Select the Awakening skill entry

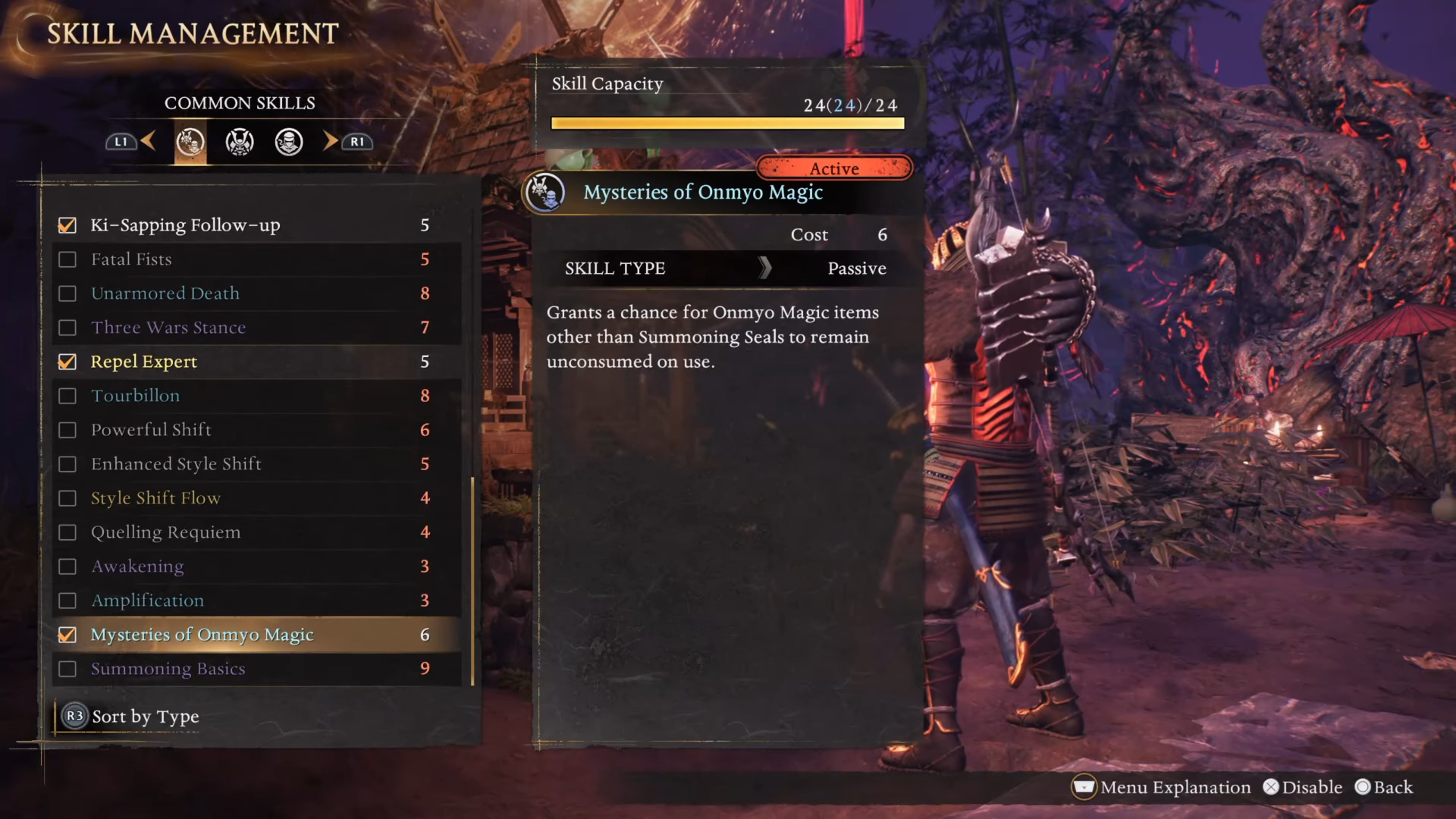click(137, 566)
